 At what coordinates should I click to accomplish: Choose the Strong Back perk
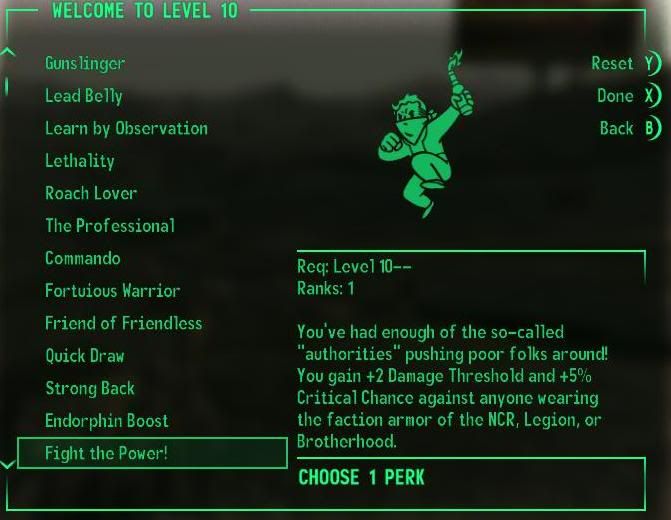pos(90,388)
